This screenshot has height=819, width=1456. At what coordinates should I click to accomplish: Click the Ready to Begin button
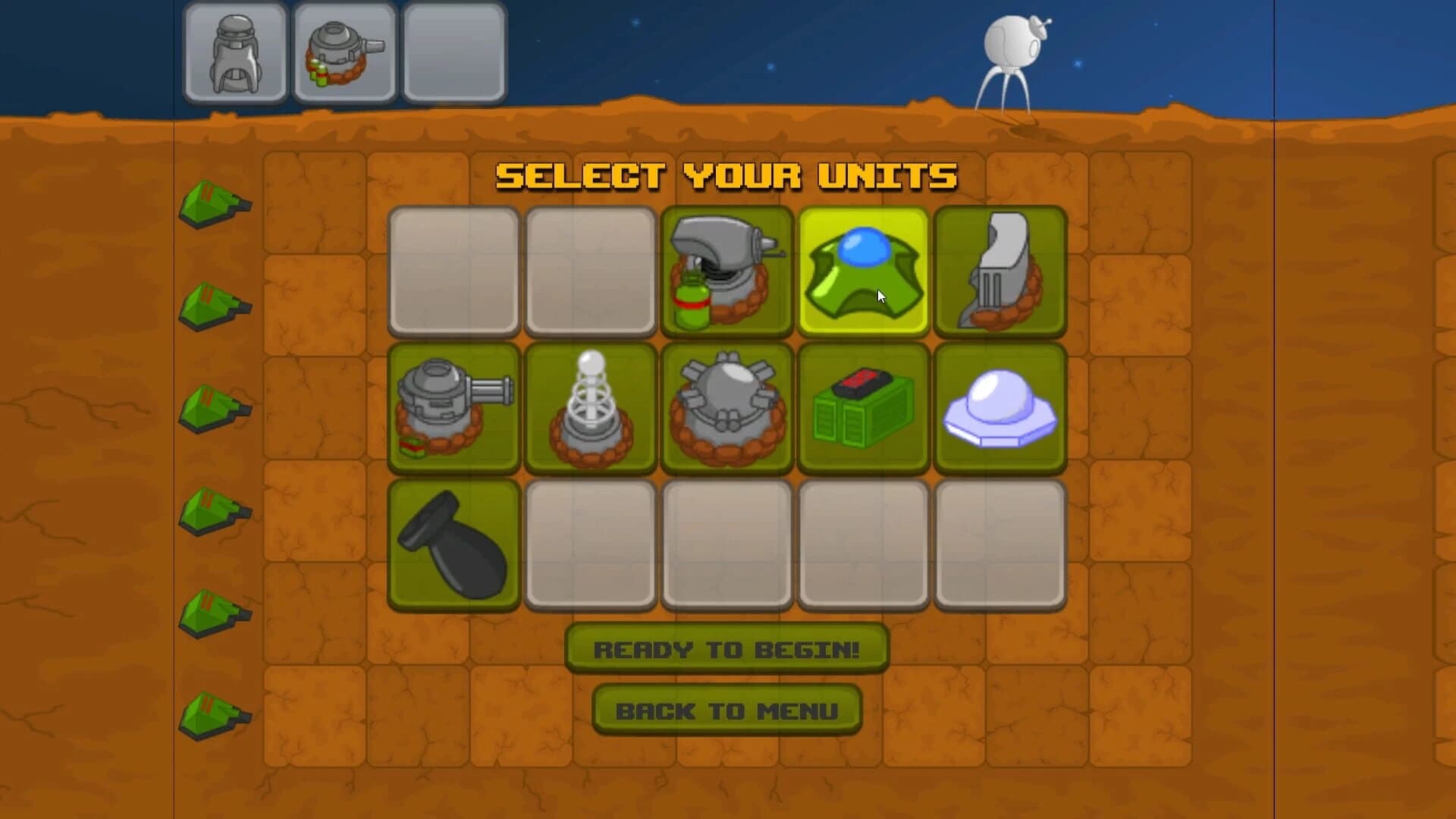pos(726,649)
